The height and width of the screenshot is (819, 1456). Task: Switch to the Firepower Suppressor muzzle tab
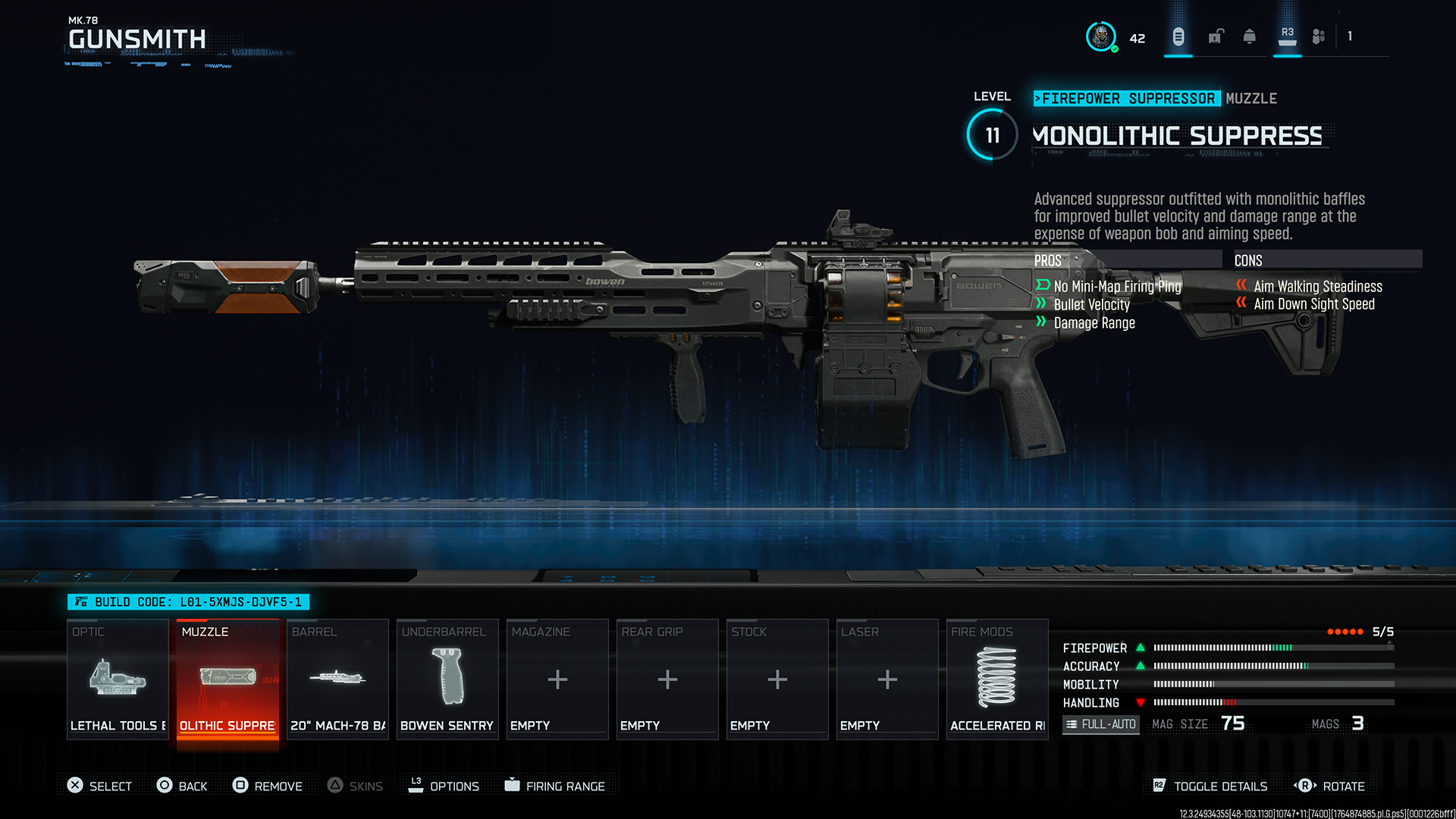pyautogui.click(x=1127, y=99)
